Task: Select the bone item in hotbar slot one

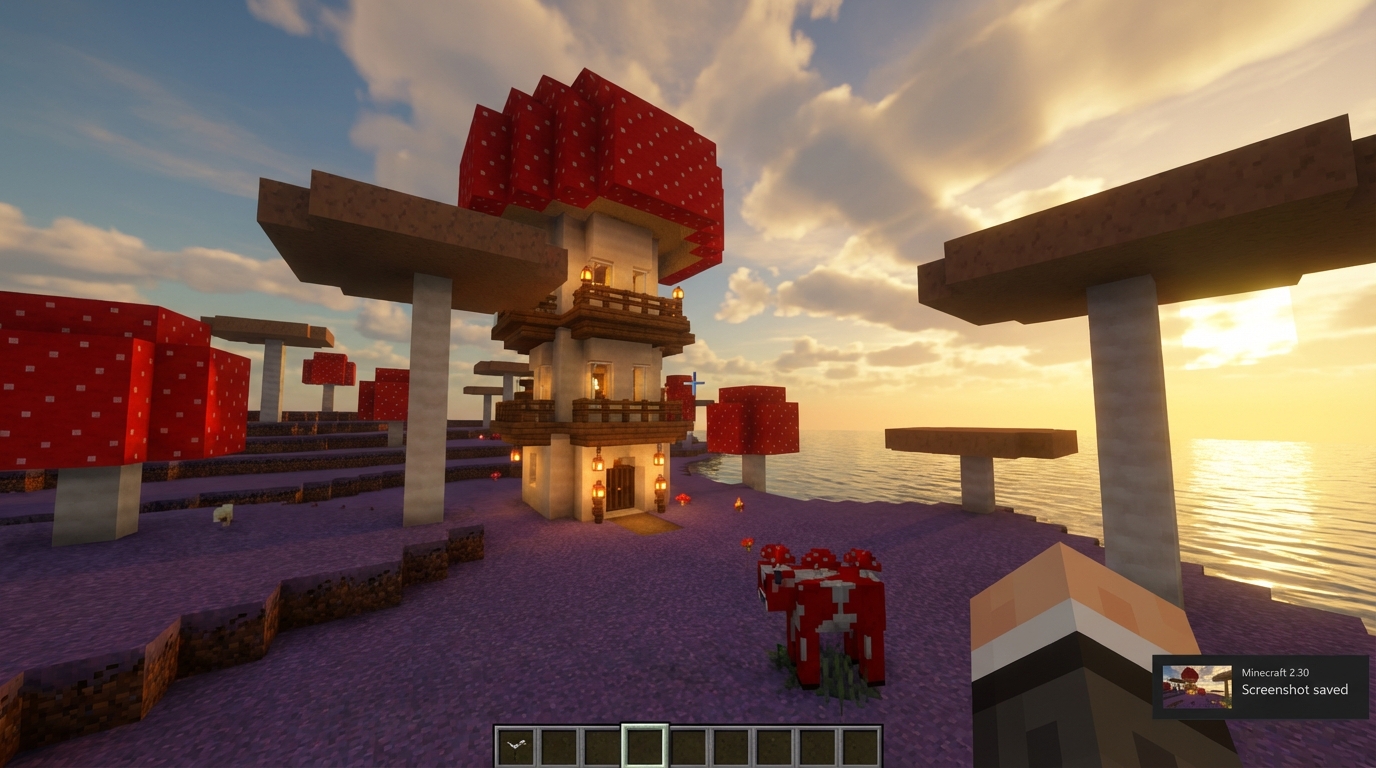Action: [x=518, y=746]
